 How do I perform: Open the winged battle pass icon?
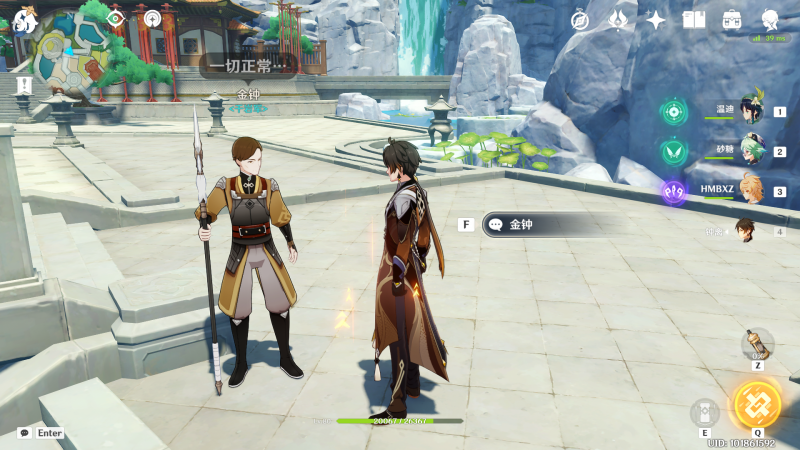coord(619,20)
